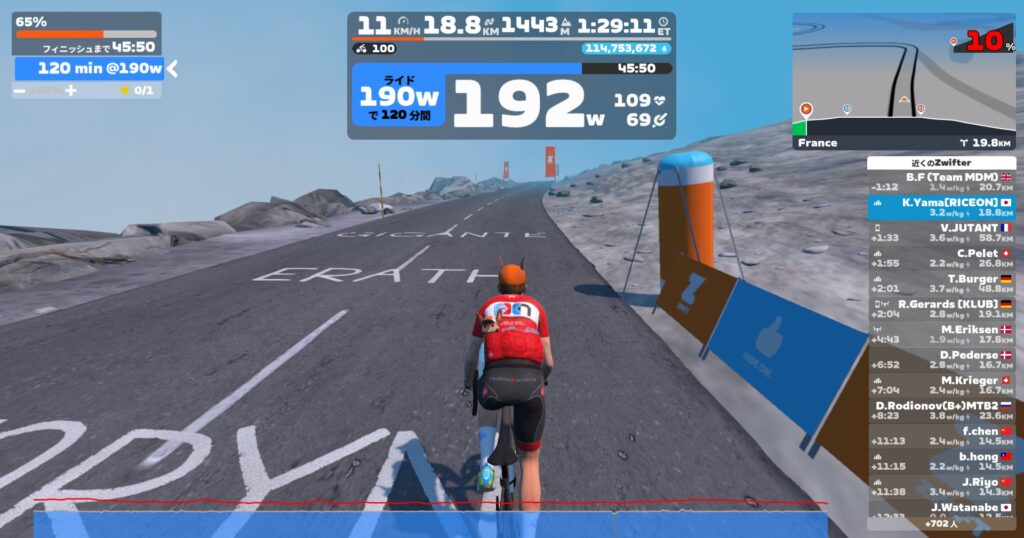Choose D.Pederse from nearby Zwifters
The height and width of the screenshot is (538, 1024).
click(941, 360)
